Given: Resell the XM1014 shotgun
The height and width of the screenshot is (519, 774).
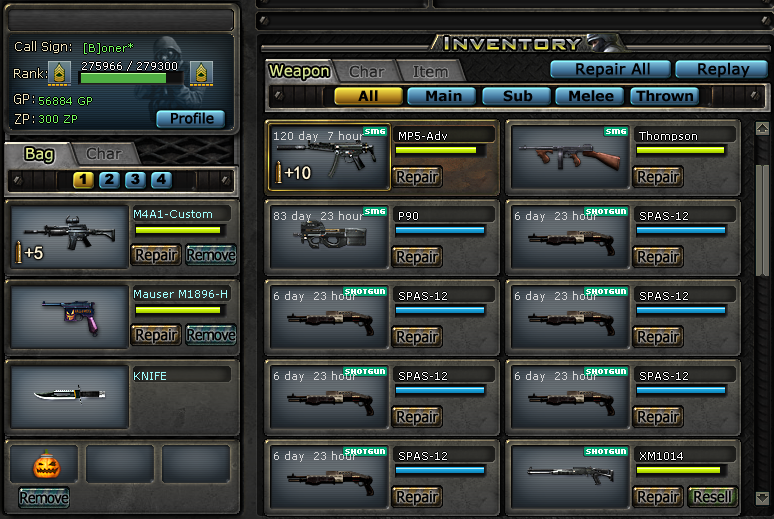Looking at the screenshot, I should [710, 497].
